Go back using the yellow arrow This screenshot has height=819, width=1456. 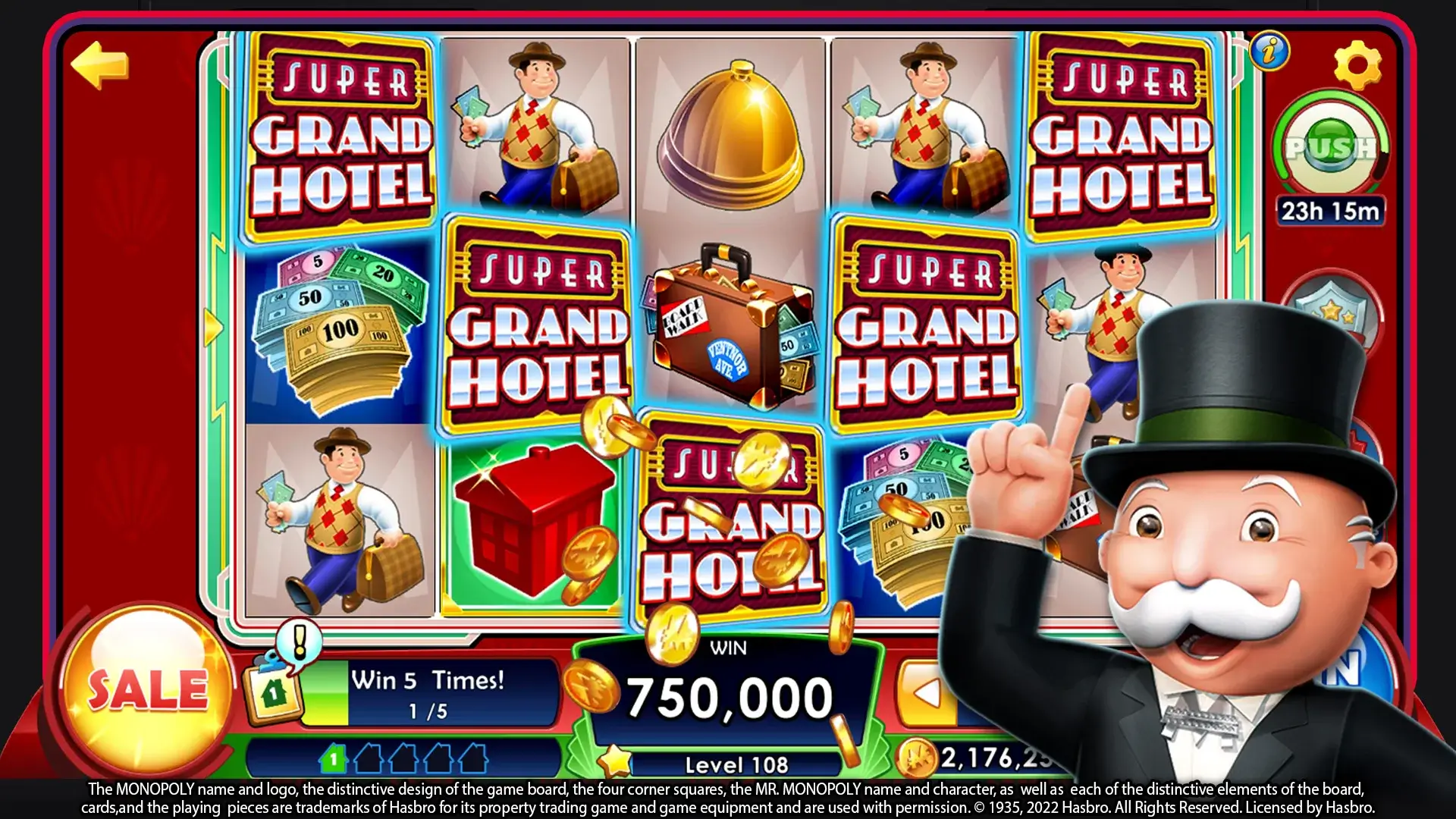pyautogui.click(x=99, y=65)
